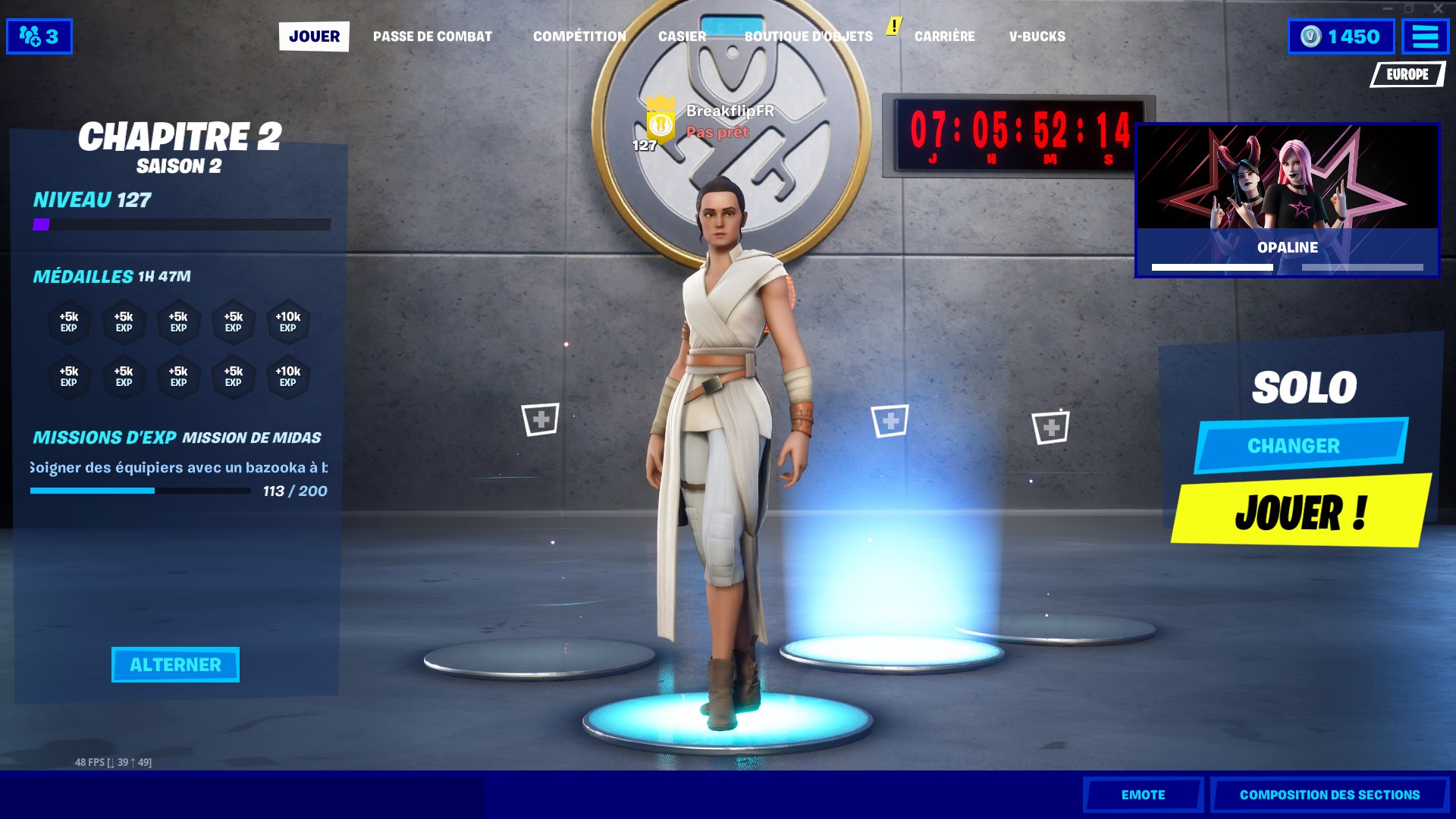Image resolution: width=1456 pixels, height=819 pixels.
Task: Switch to the Compétition tab
Action: [x=579, y=36]
